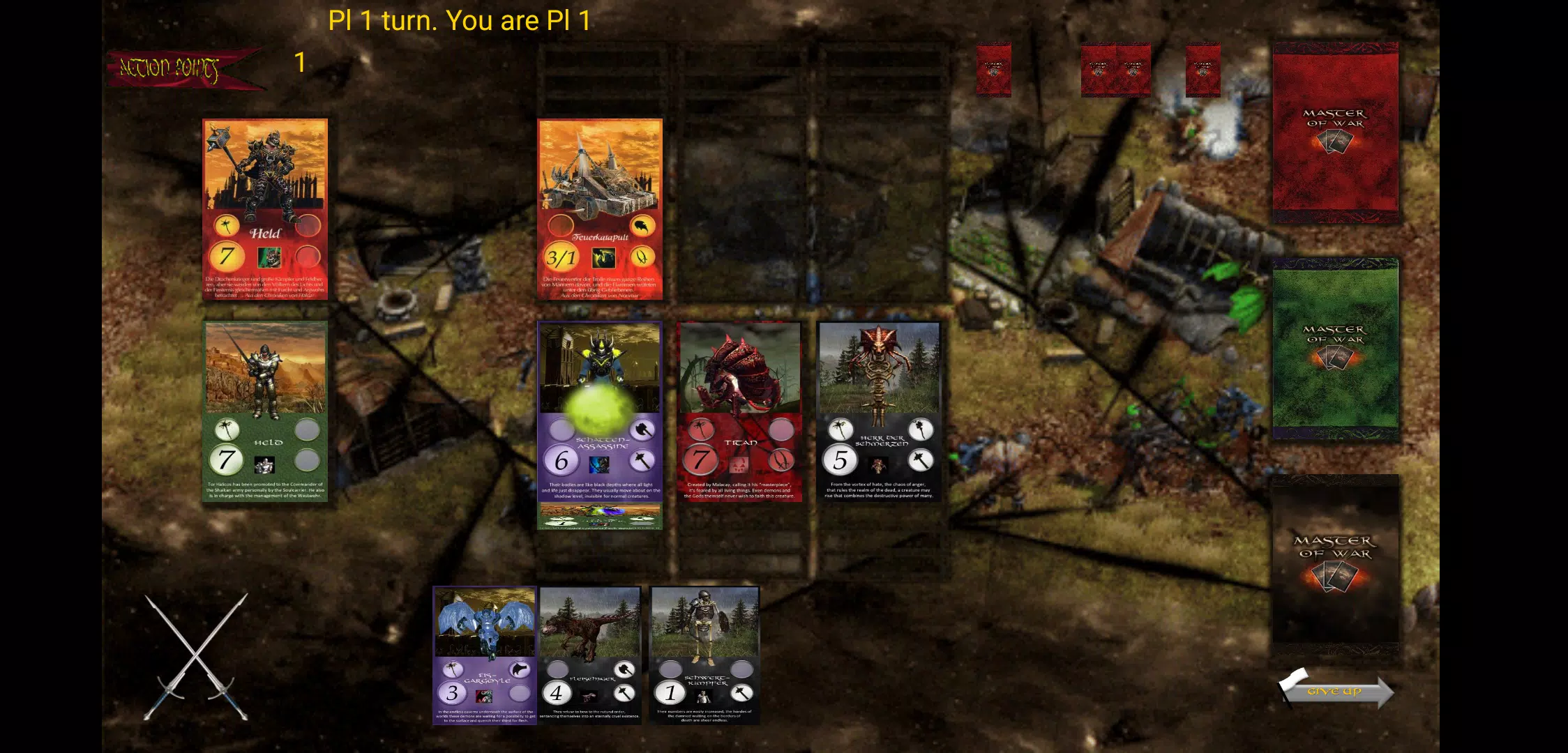1568x753 pixels.
Task: Draw from the green Master of War deck
Action: click(1335, 349)
